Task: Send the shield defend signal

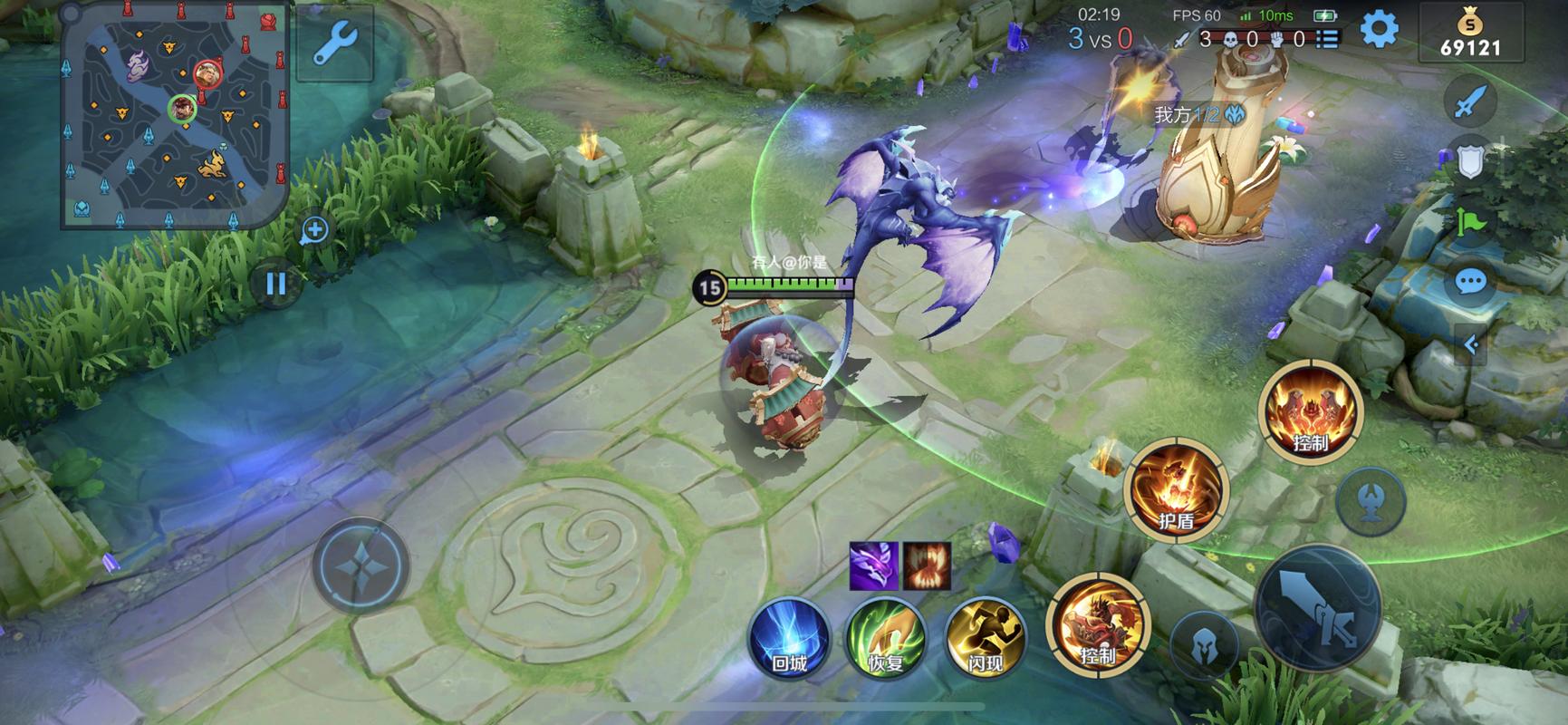Action: (x=1469, y=161)
